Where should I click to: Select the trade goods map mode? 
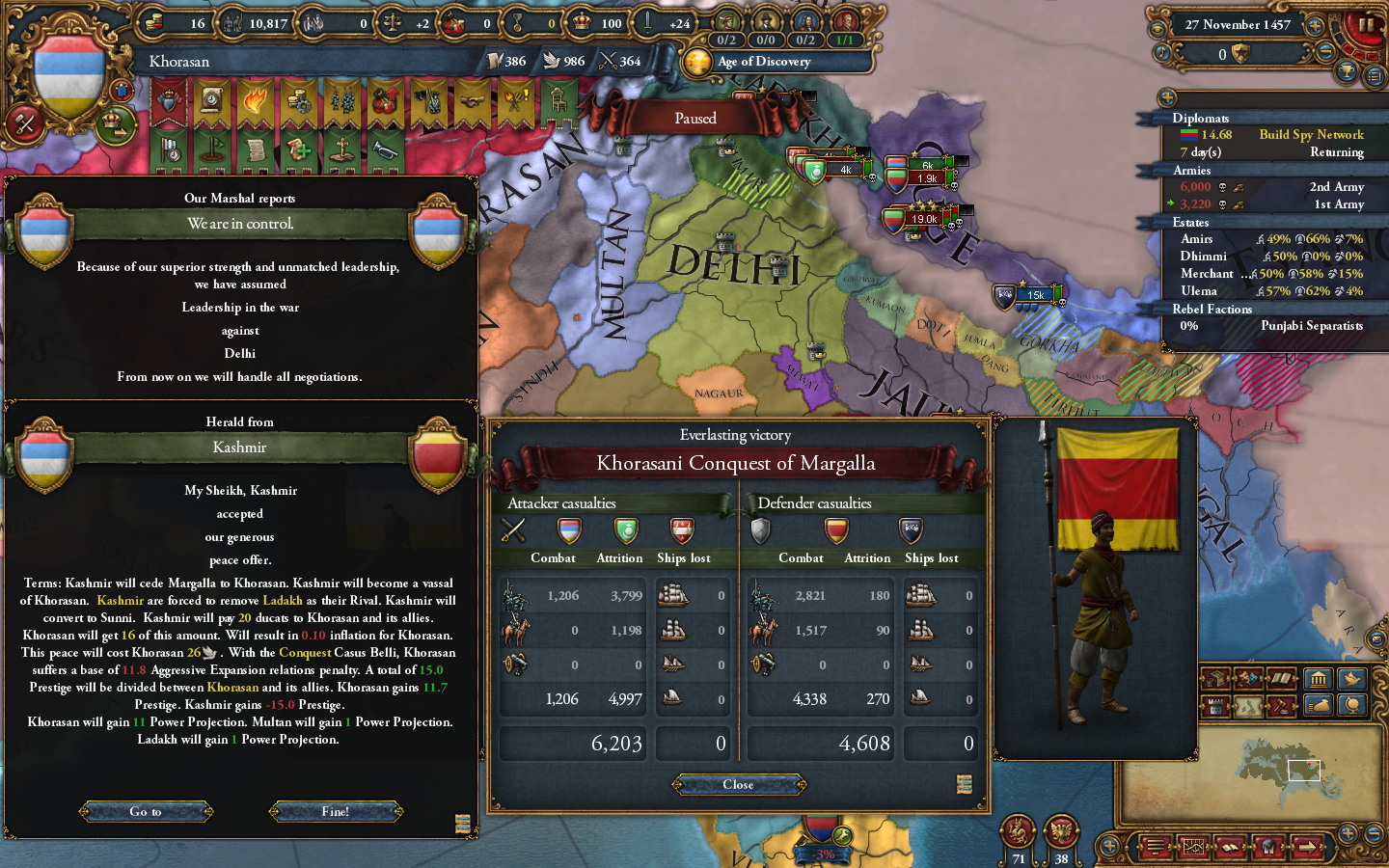tap(1215, 679)
